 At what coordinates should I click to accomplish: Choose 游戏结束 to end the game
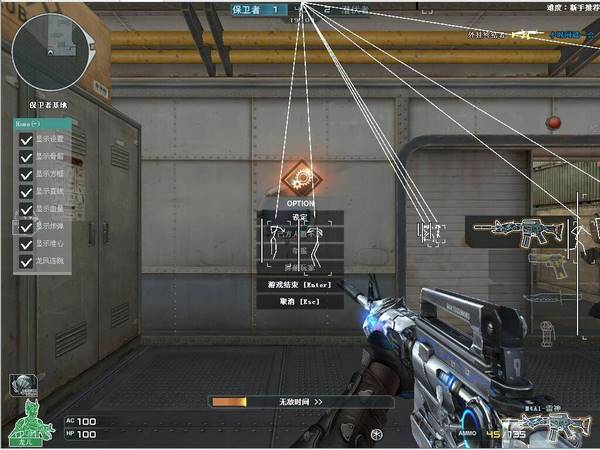pos(300,284)
